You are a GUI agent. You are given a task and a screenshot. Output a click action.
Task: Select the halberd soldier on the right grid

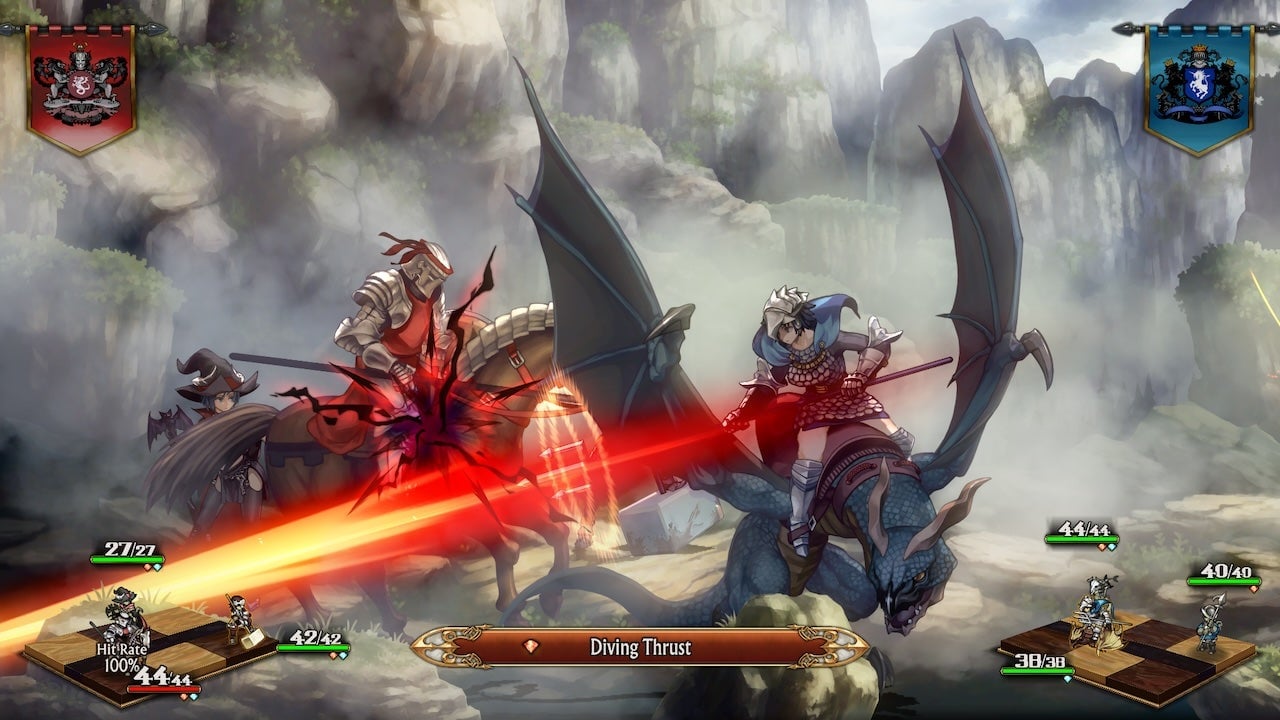pos(1208,627)
